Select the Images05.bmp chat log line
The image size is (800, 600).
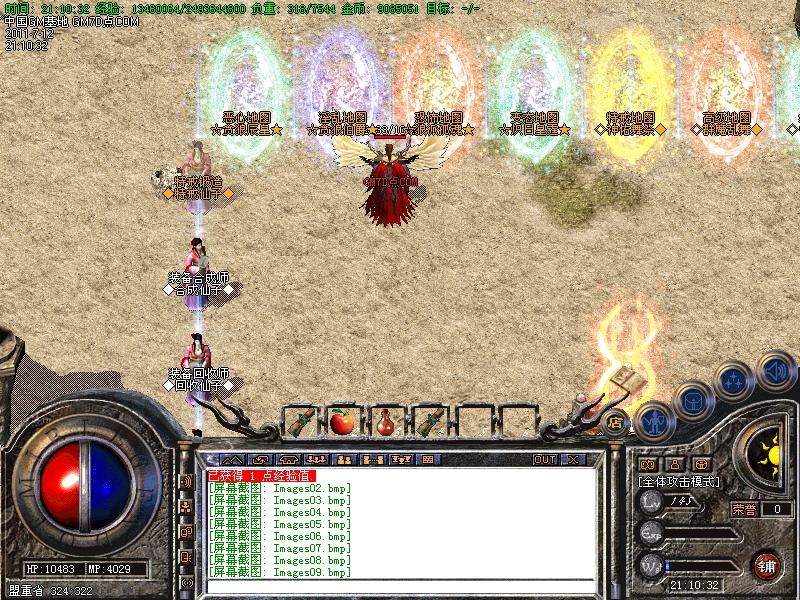pyautogui.click(x=280, y=524)
